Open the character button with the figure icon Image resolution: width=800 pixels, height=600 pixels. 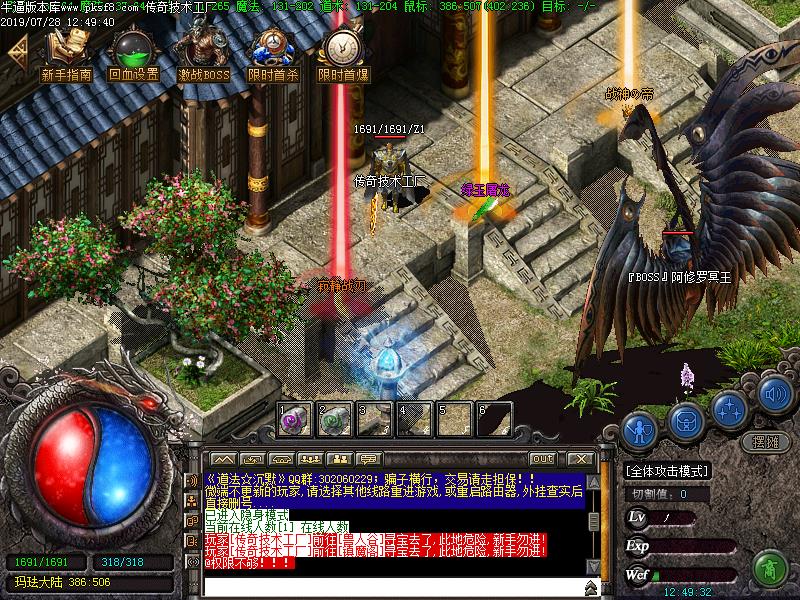tap(638, 431)
